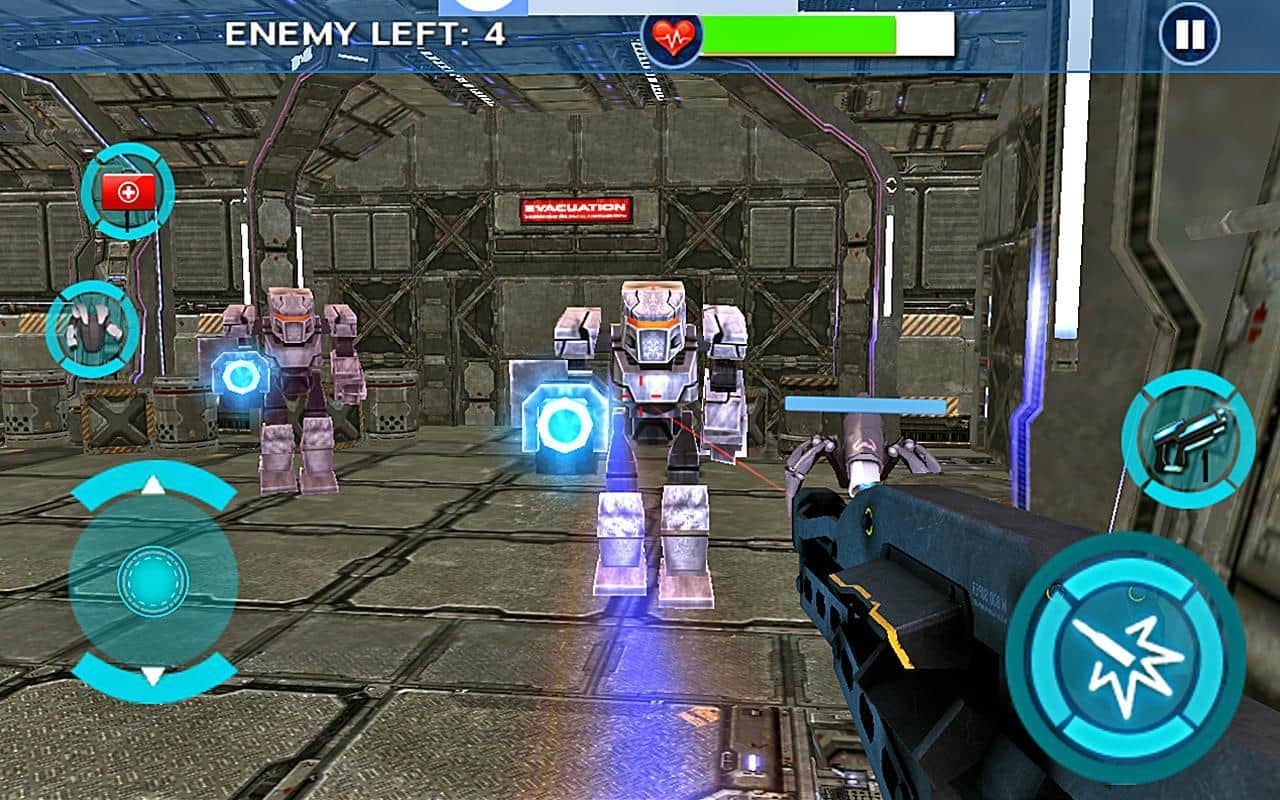Image resolution: width=1280 pixels, height=800 pixels.
Task: Use the red medkit
Action: (x=128, y=191)
